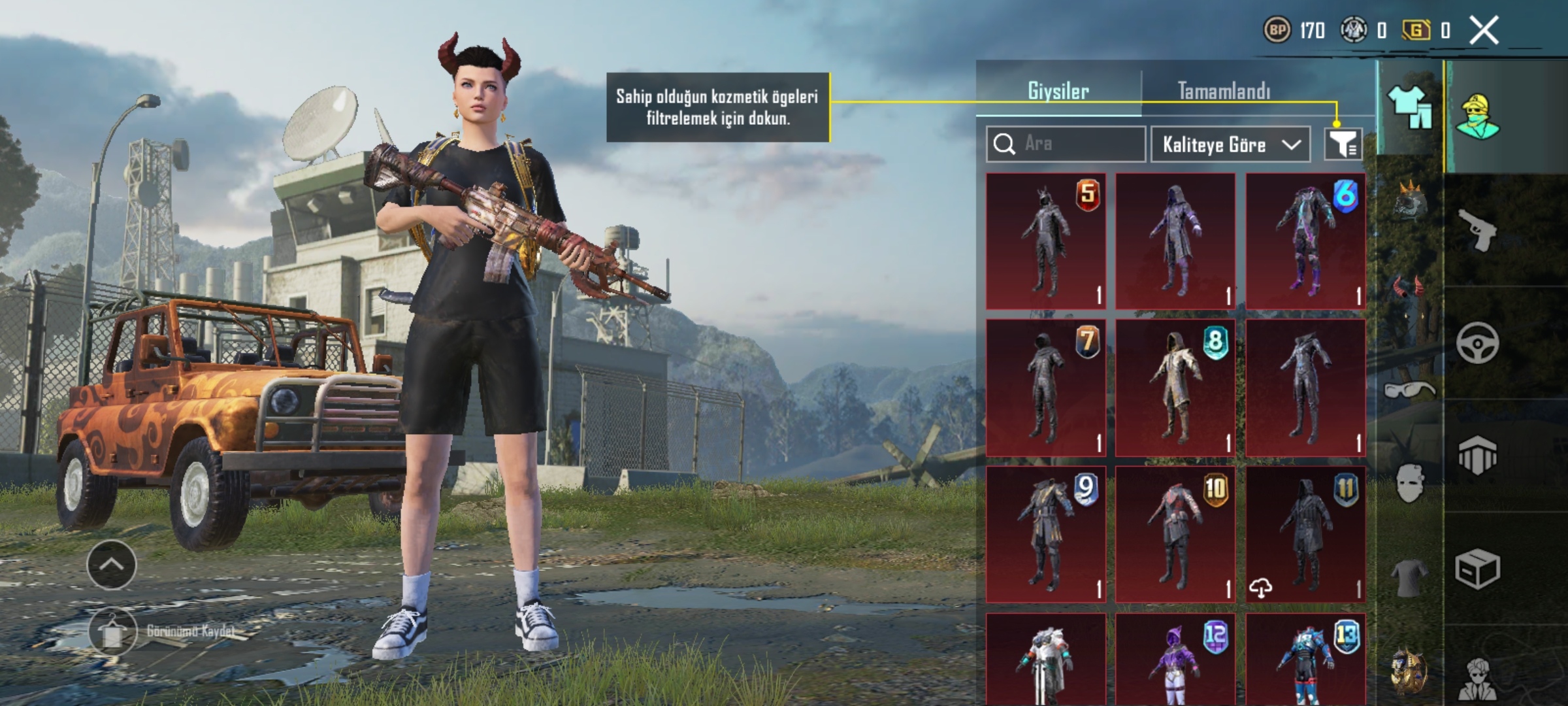1568x706 pixels.
Task: Open the steering wheel vehicle category
Action: pos(1478,343)
